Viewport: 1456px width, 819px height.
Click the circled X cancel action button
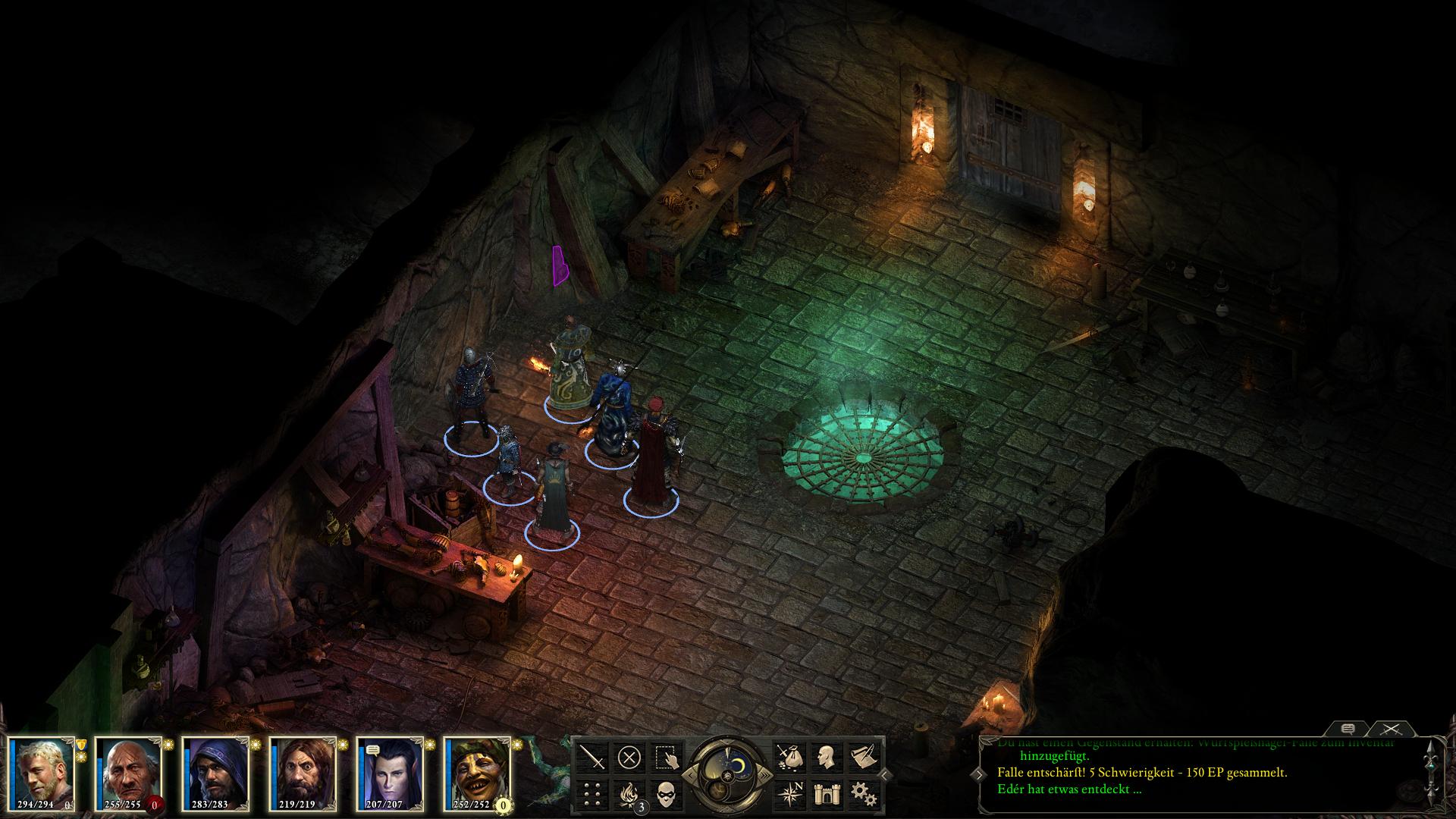coord(629,757)
